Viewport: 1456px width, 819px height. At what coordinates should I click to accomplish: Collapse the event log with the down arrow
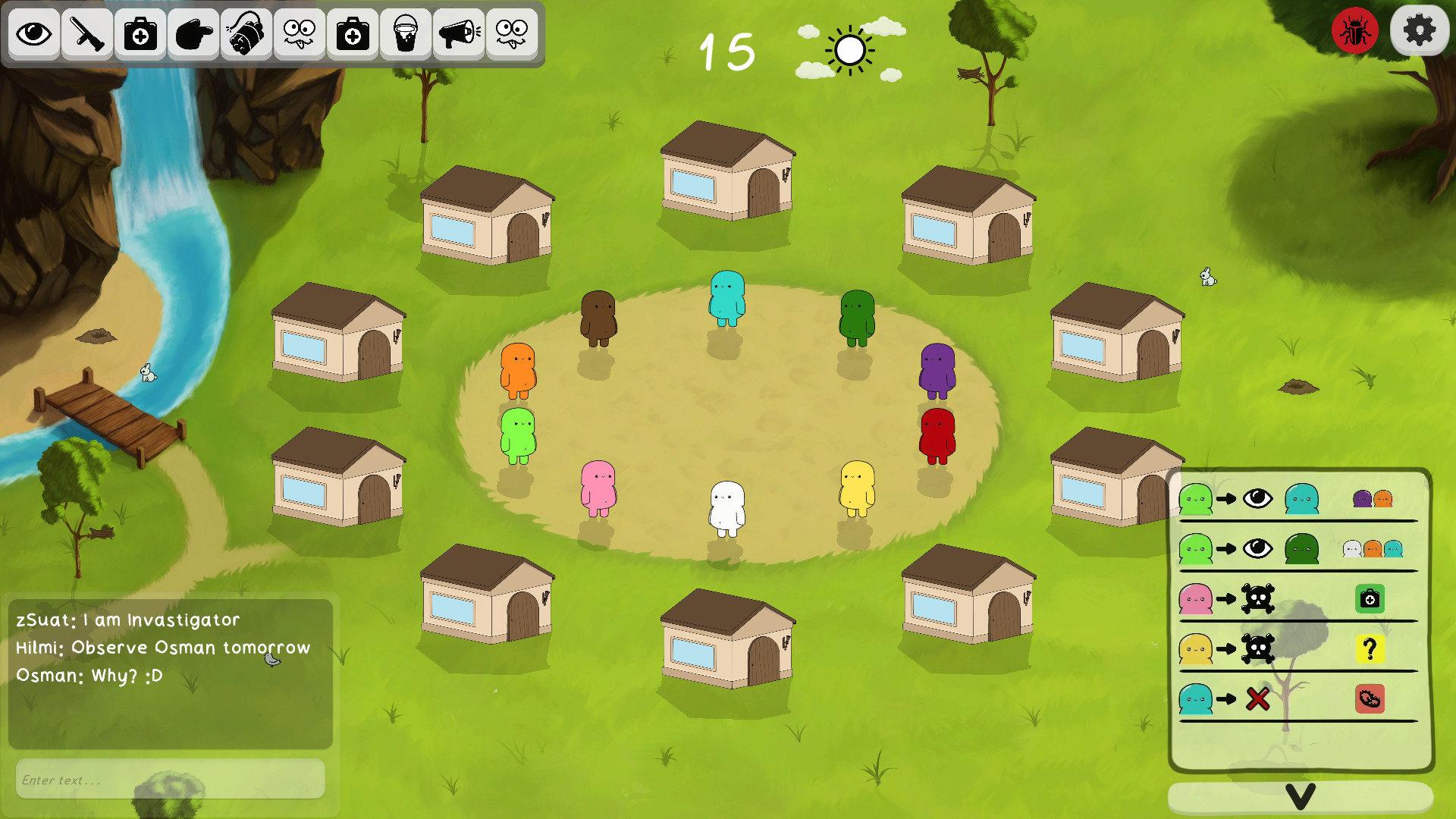[1300, 797]
